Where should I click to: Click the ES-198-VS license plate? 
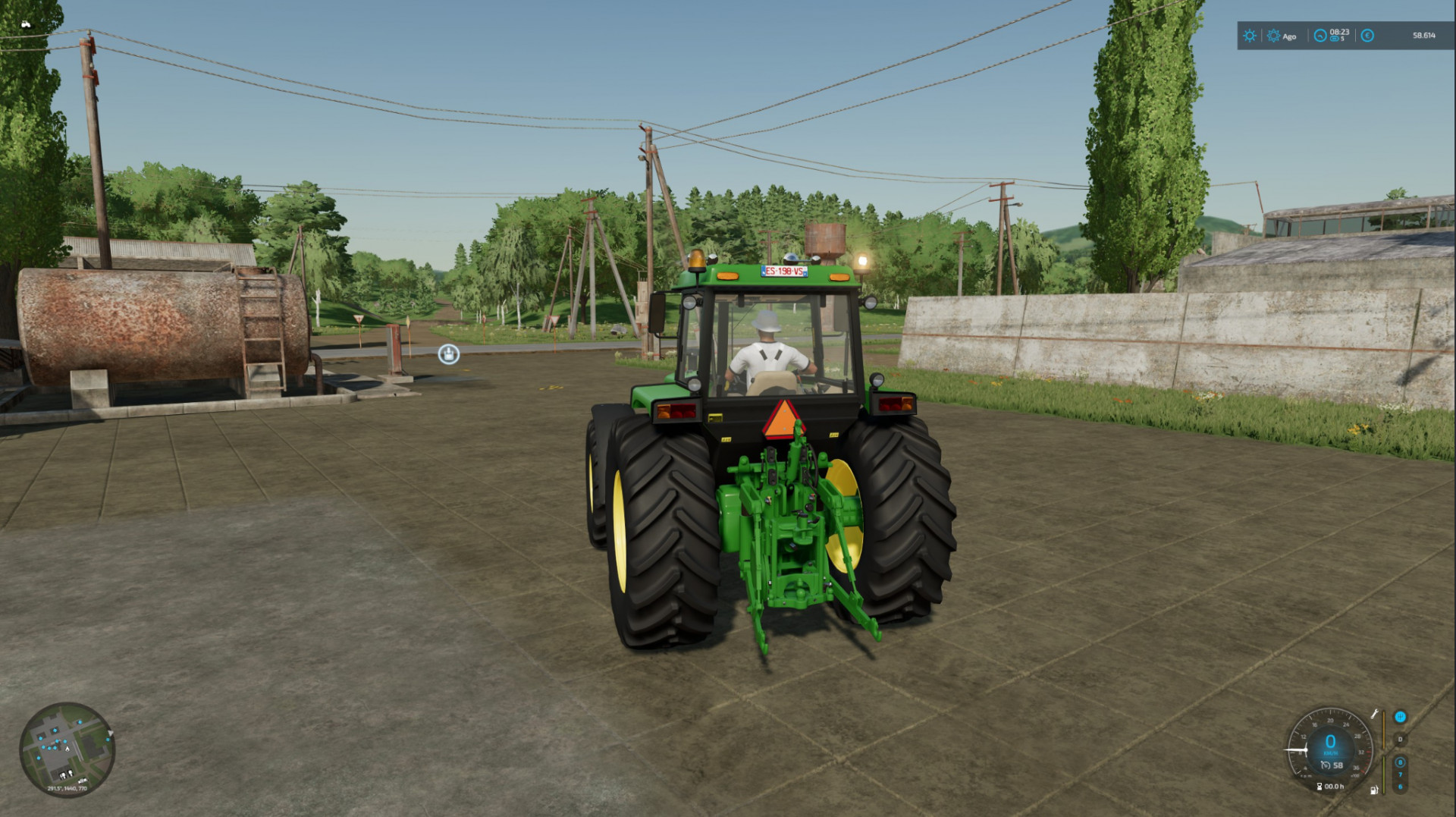click(785, 269)
